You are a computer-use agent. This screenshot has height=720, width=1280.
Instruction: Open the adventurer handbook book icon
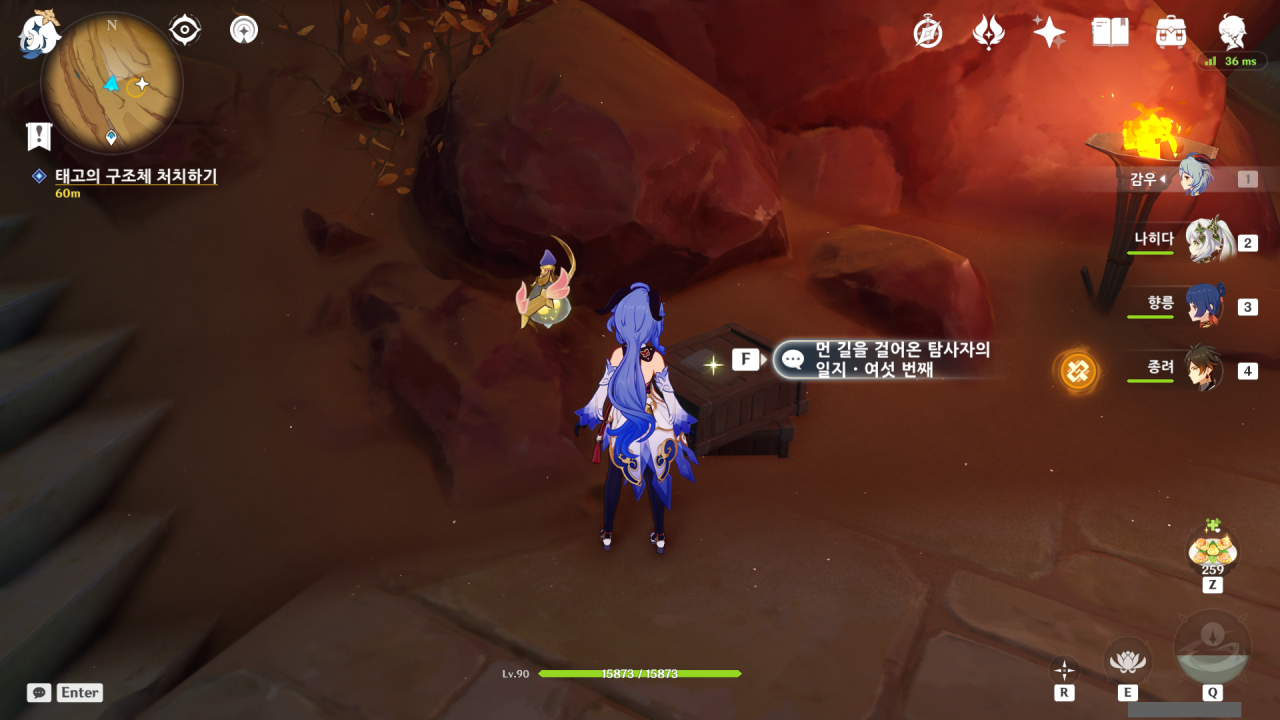point(1110,32)
